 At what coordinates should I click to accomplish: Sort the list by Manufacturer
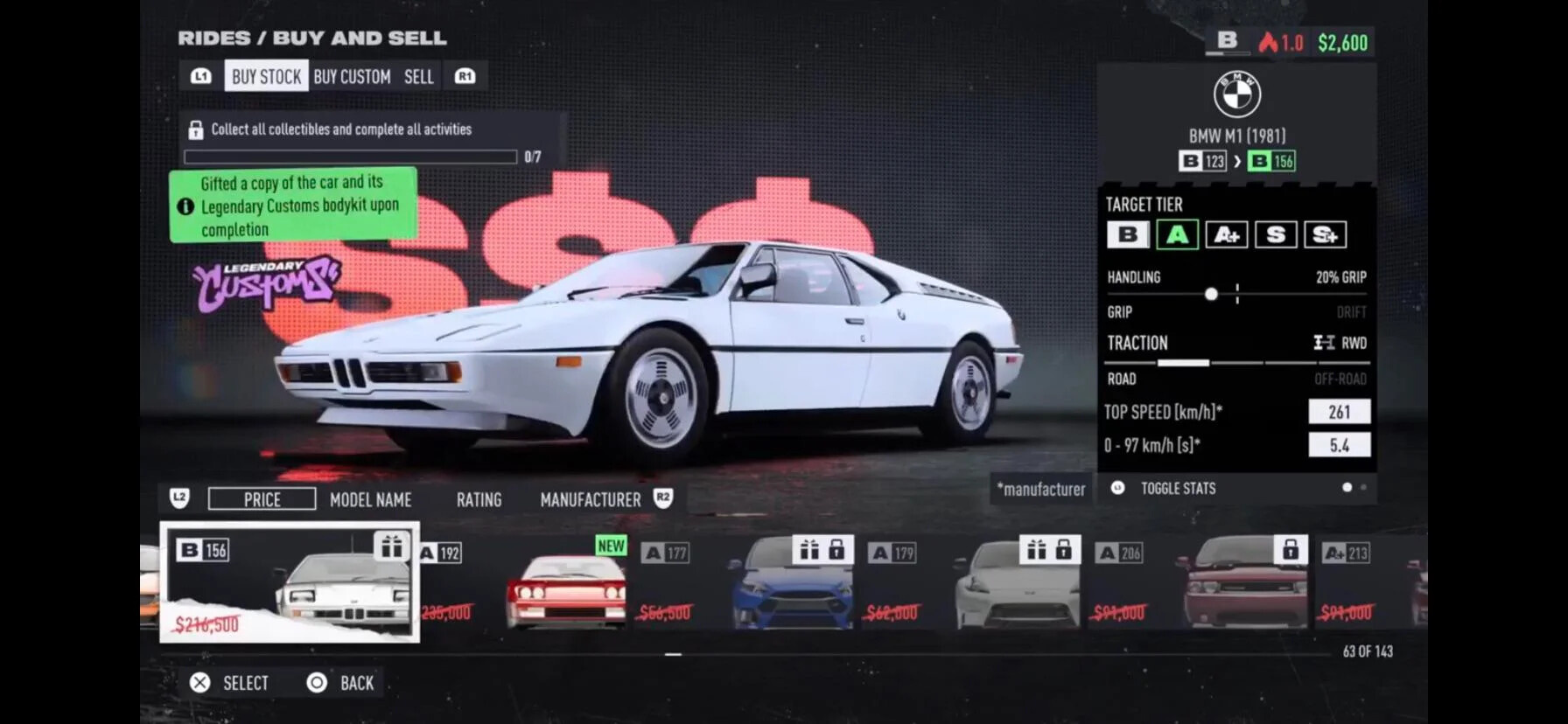pyautogui.click(x=590, y=499)
